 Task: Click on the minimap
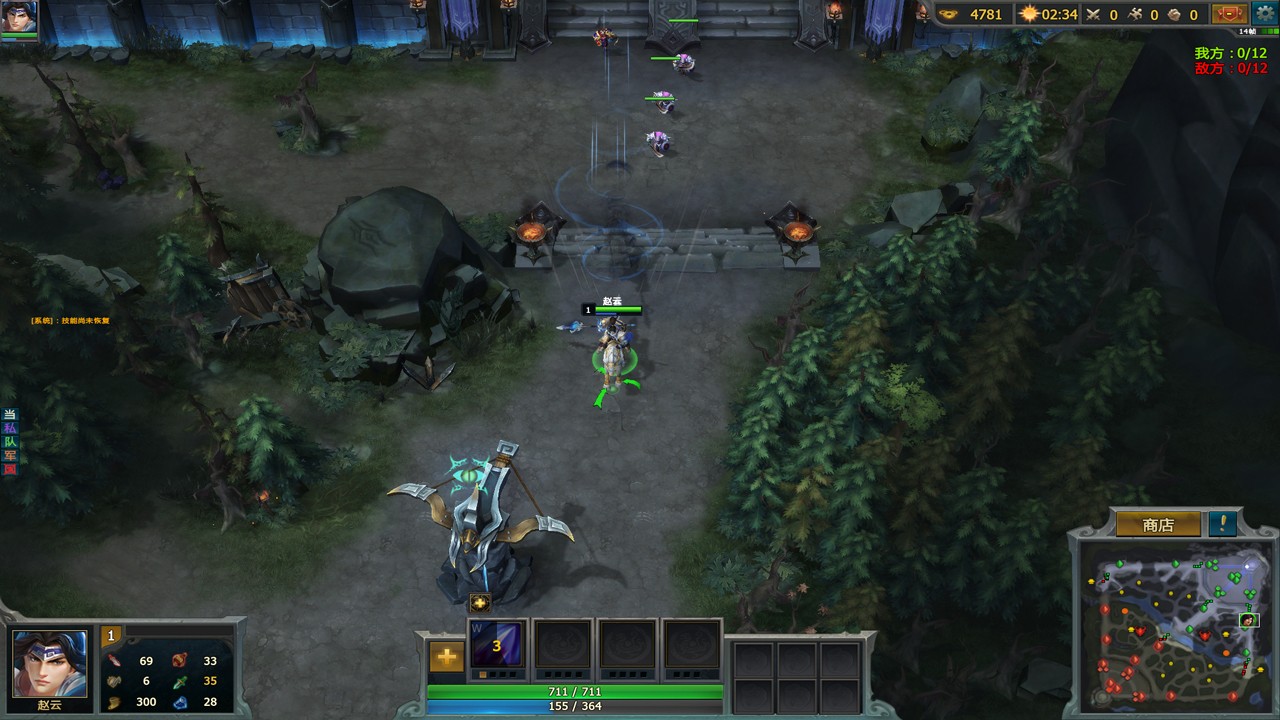coord(1175,623)
